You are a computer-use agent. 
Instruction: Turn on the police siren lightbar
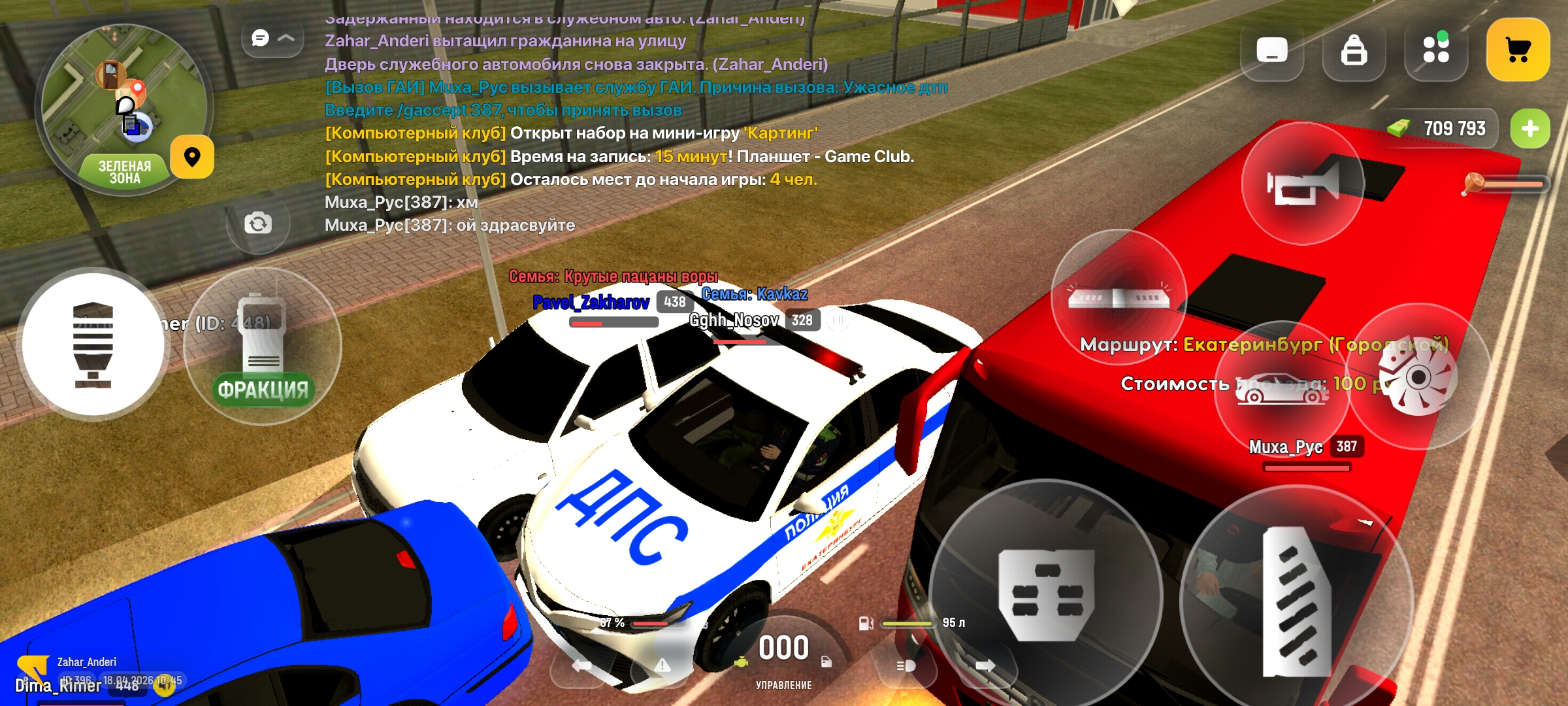click(x=1119, y=298)
